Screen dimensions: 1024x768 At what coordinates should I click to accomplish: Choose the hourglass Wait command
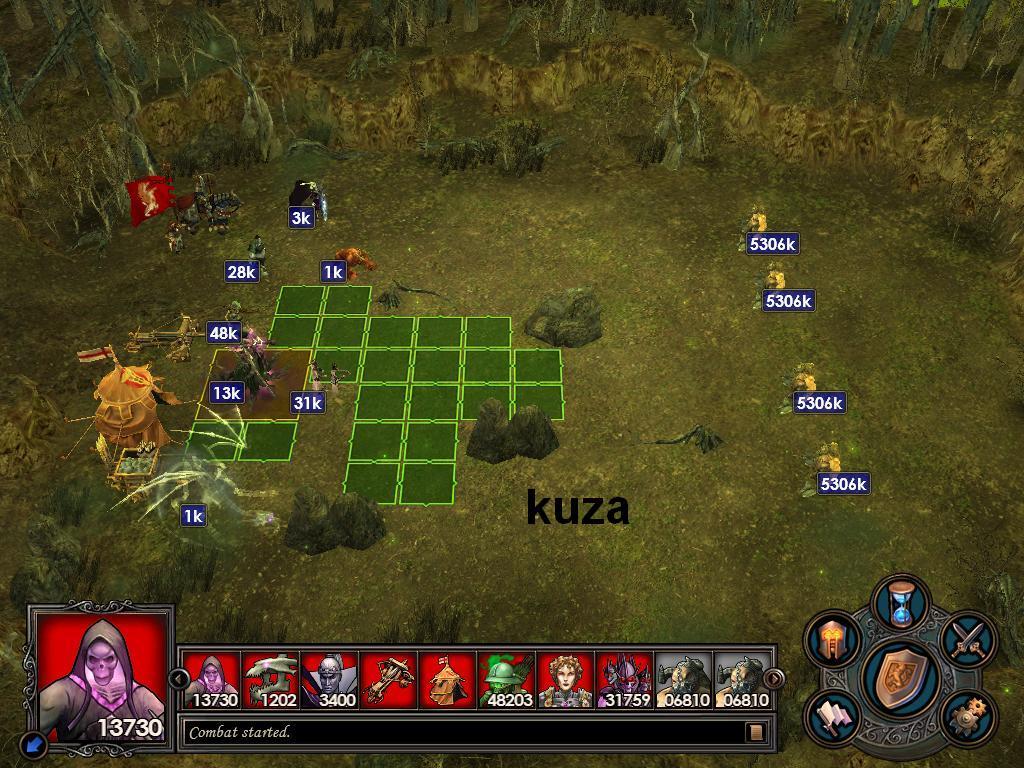tap(901, 603)
